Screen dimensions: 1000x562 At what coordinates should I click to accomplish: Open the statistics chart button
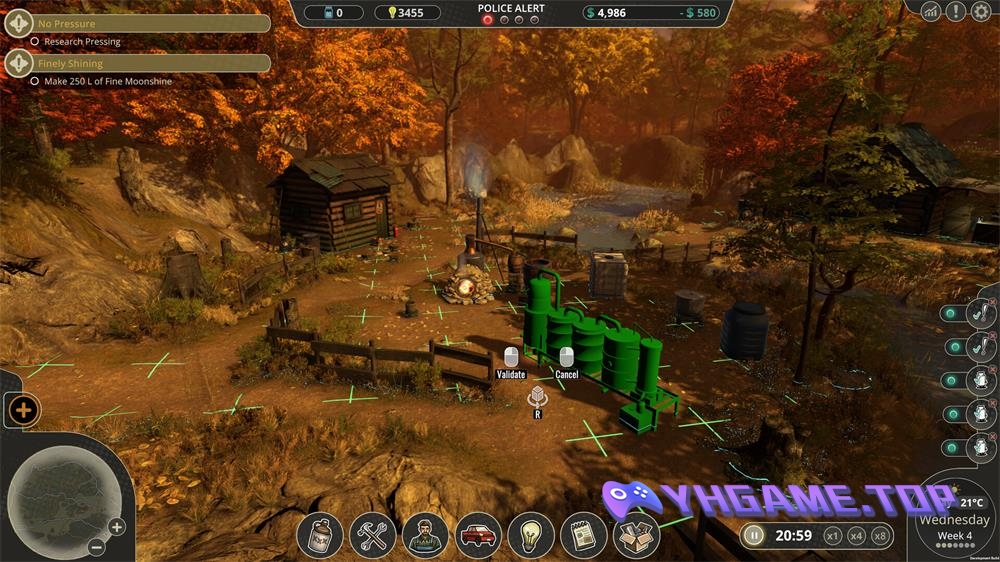click(x=932, y=11)
